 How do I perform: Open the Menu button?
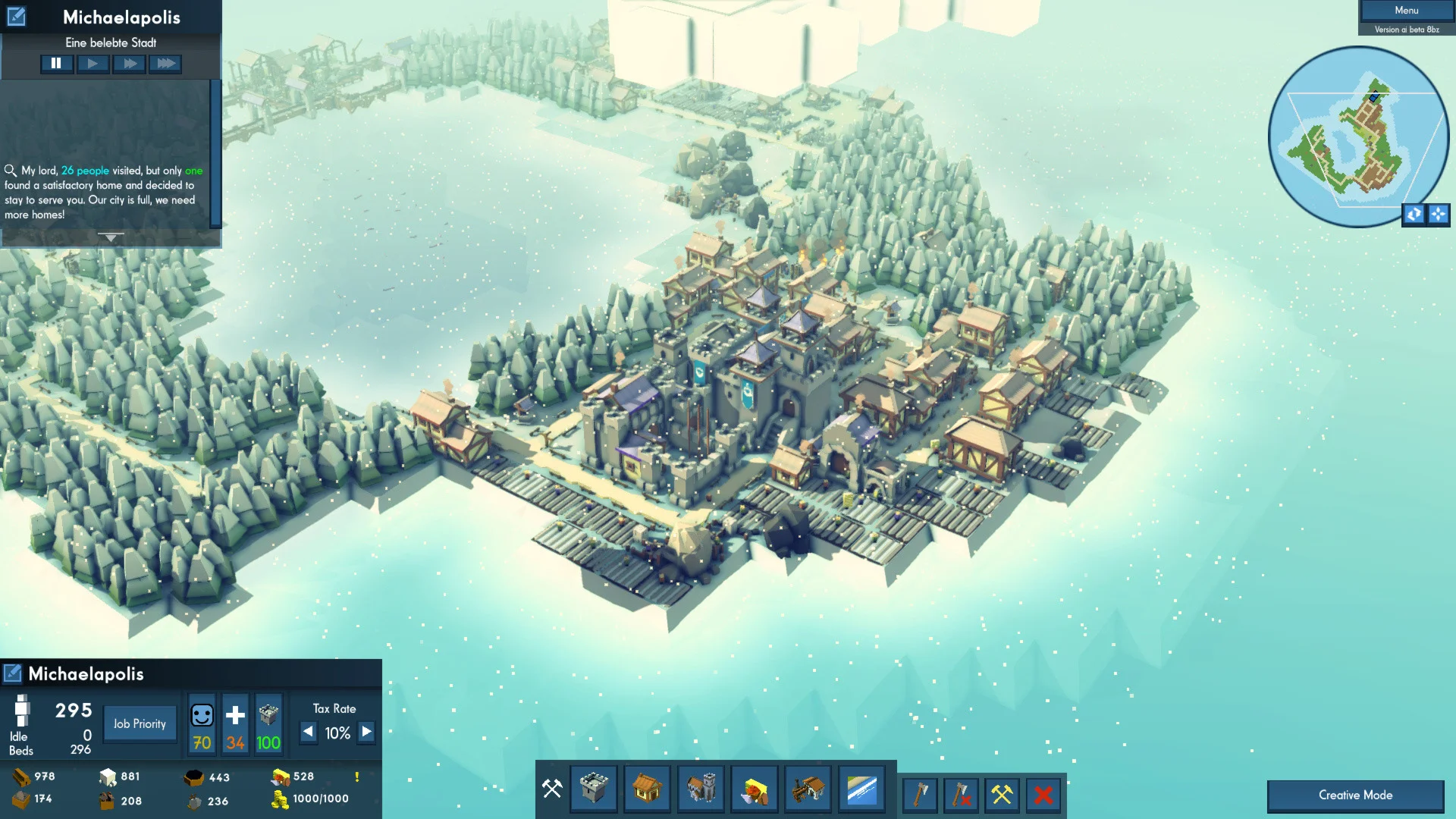[x=1406, y=11]
